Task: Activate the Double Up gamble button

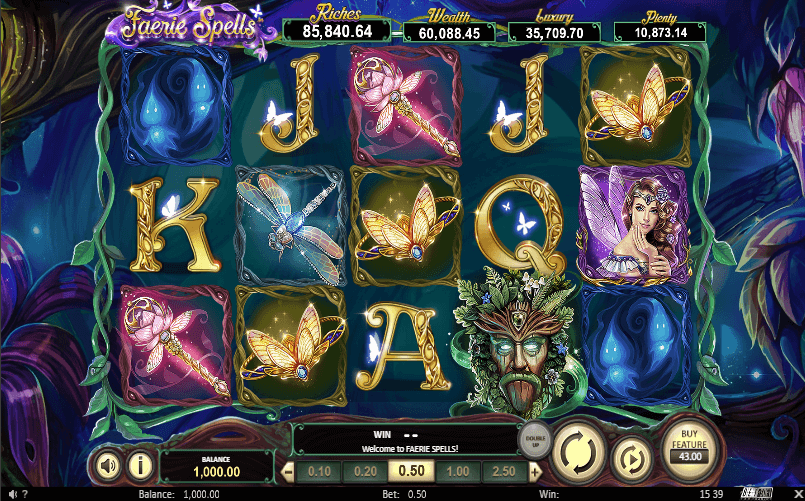Action: coord(533,437)
